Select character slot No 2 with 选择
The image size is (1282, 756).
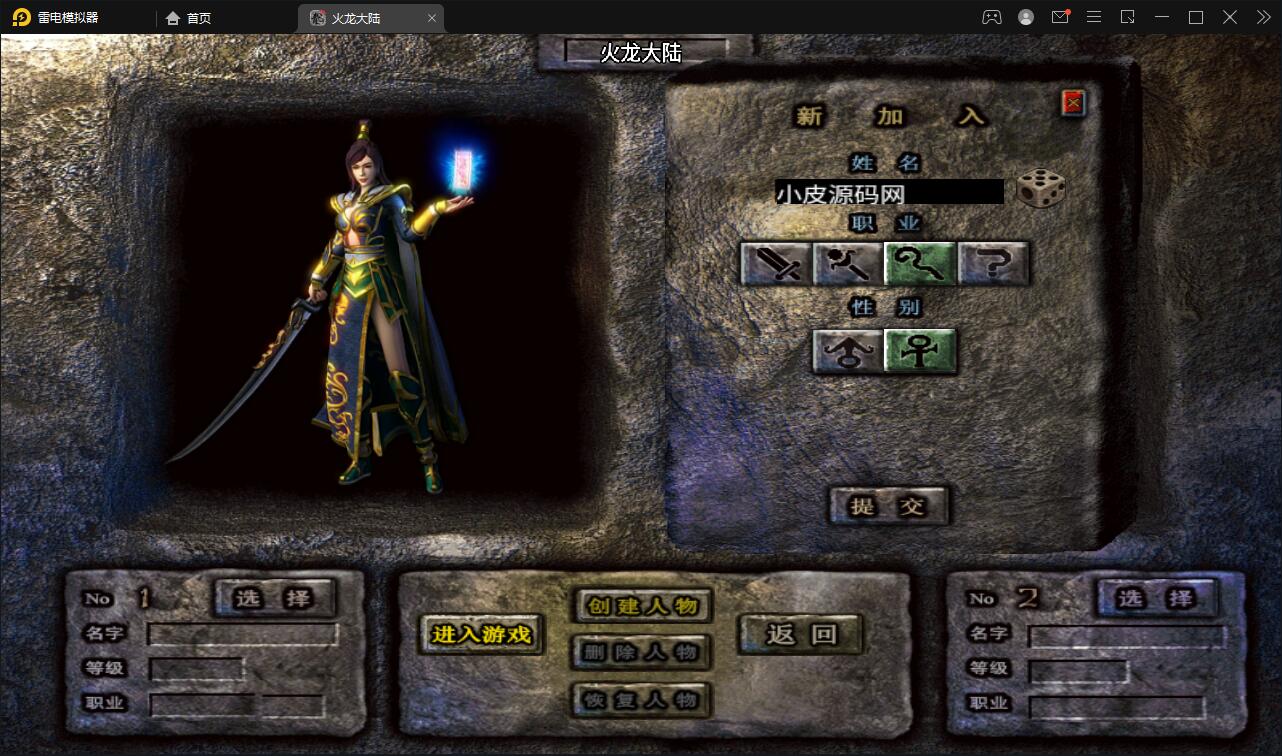click(1156, 598)
